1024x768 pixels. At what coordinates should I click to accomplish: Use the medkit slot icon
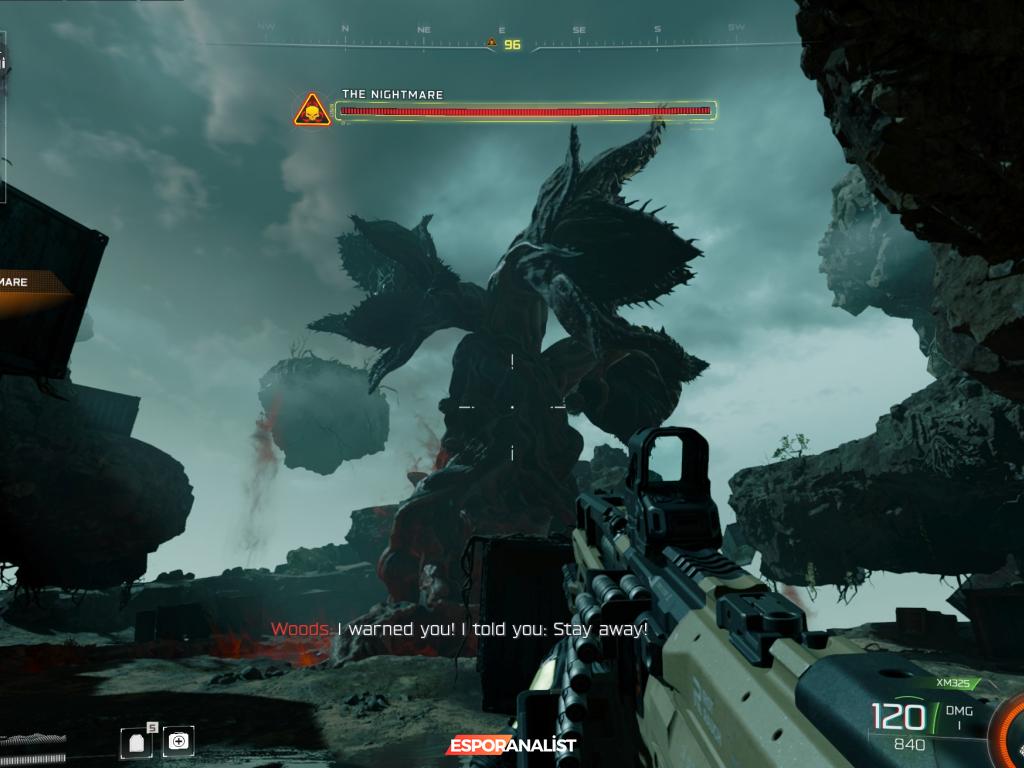click(179, 741)
